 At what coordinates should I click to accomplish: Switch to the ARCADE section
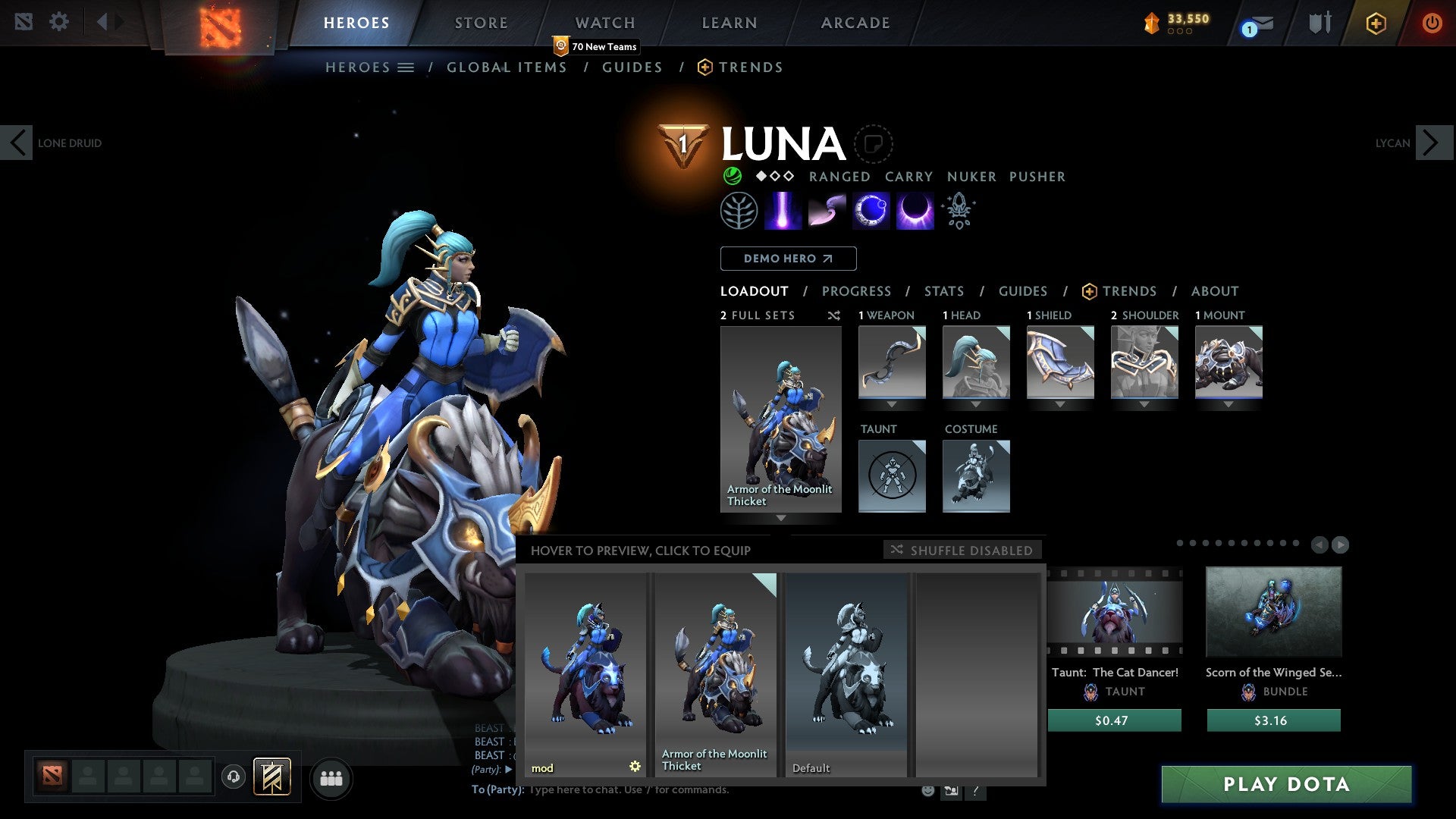855,23
